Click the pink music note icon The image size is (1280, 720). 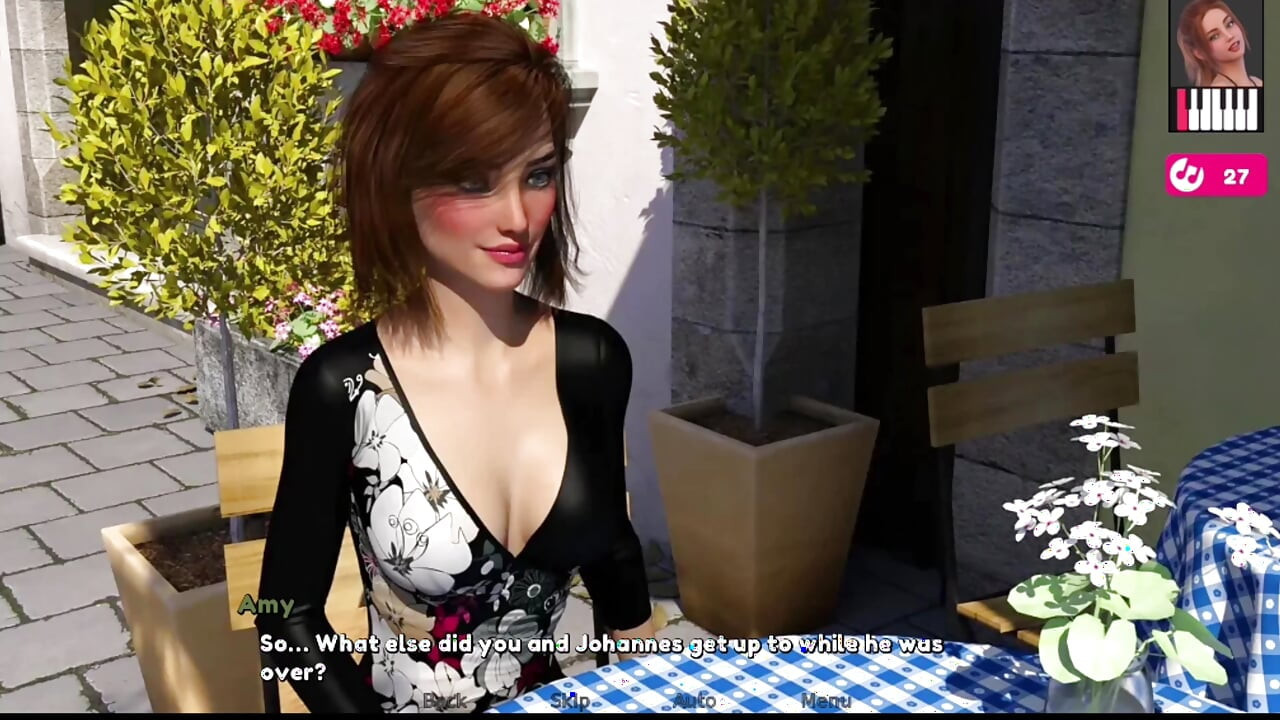tap(1186, 174)
